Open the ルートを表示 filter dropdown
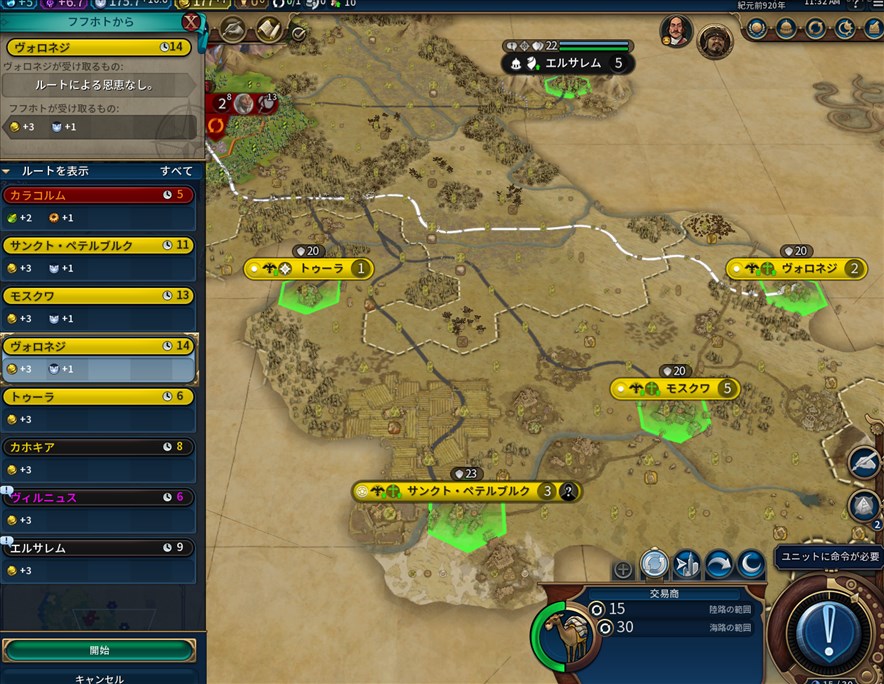 [100, 171]
